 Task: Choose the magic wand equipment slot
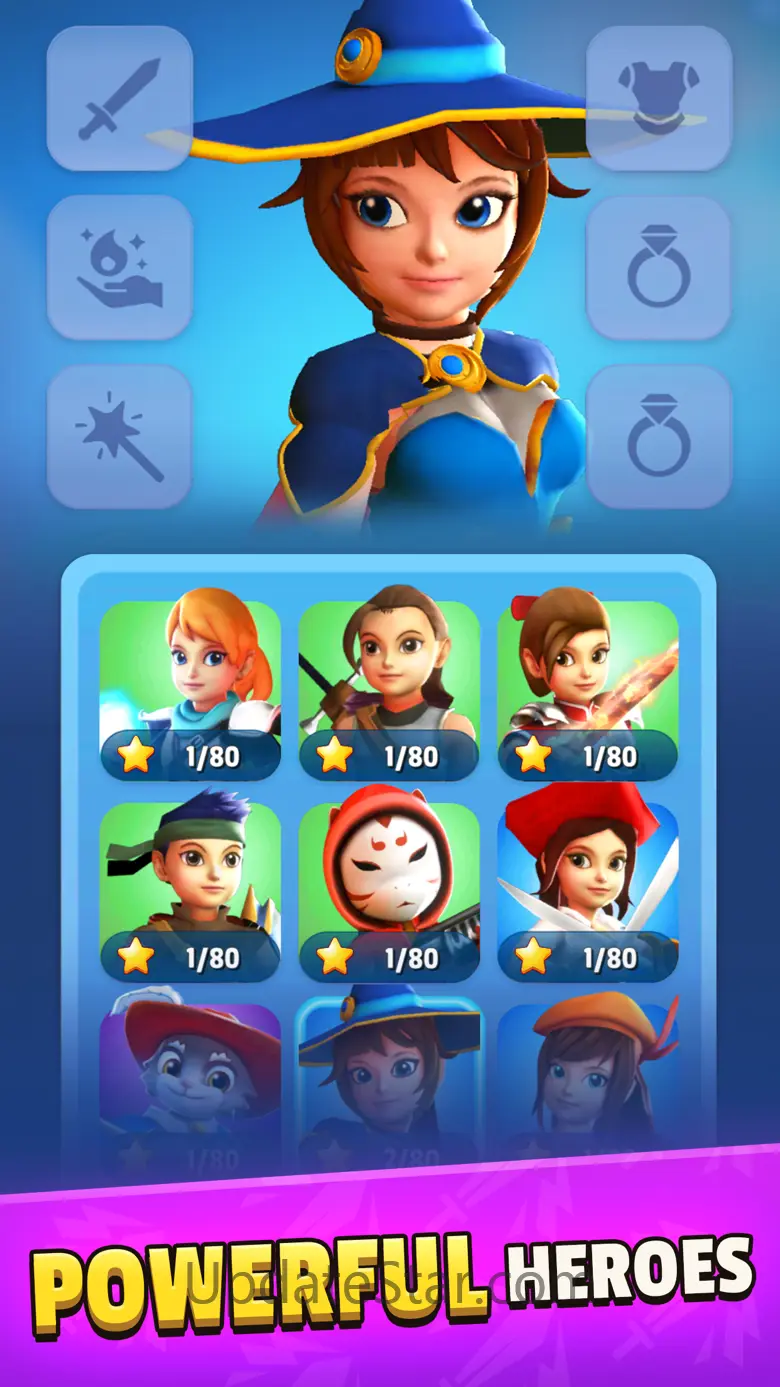point(119,436)
